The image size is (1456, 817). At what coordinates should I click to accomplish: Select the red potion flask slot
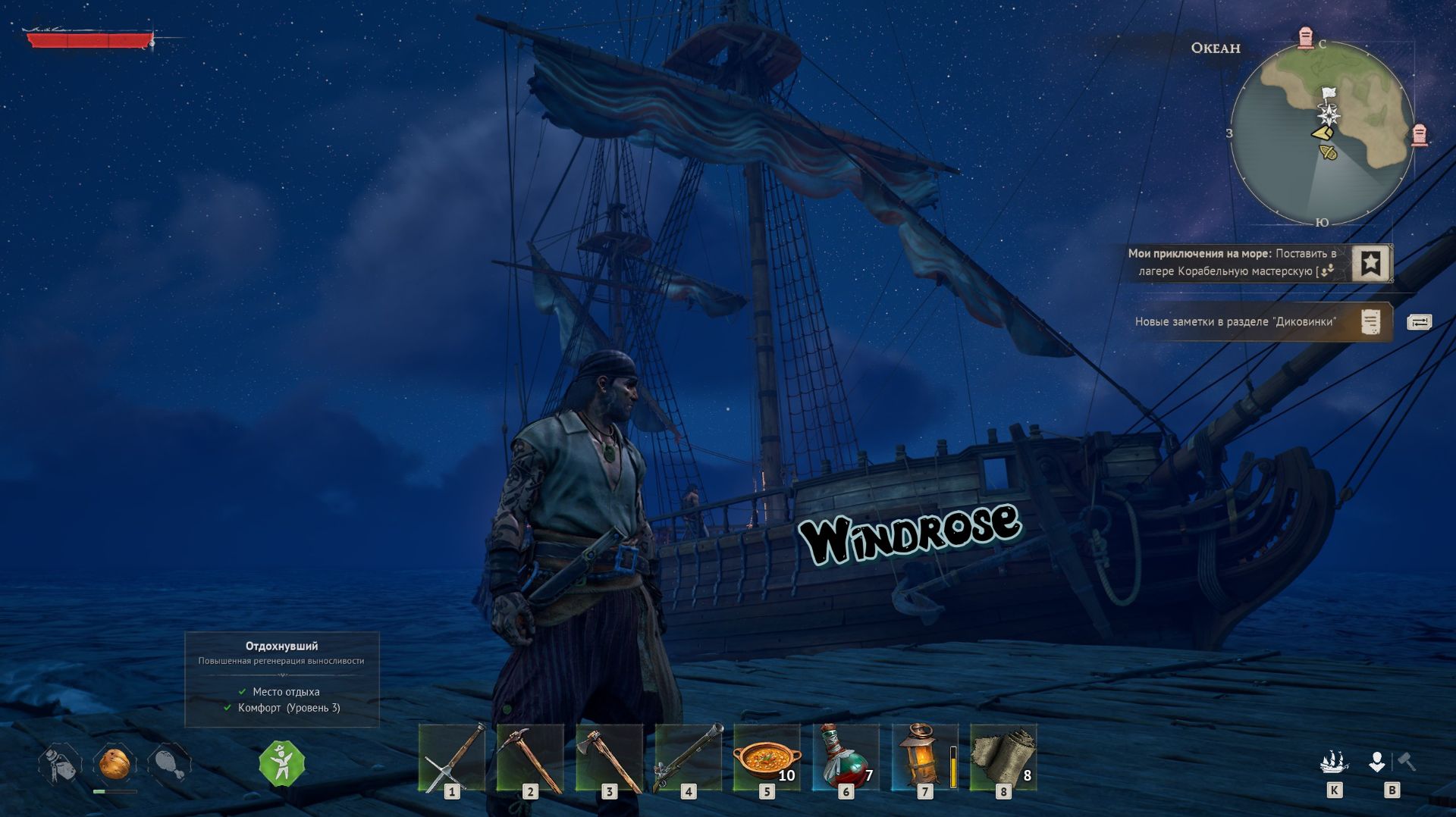846,757
